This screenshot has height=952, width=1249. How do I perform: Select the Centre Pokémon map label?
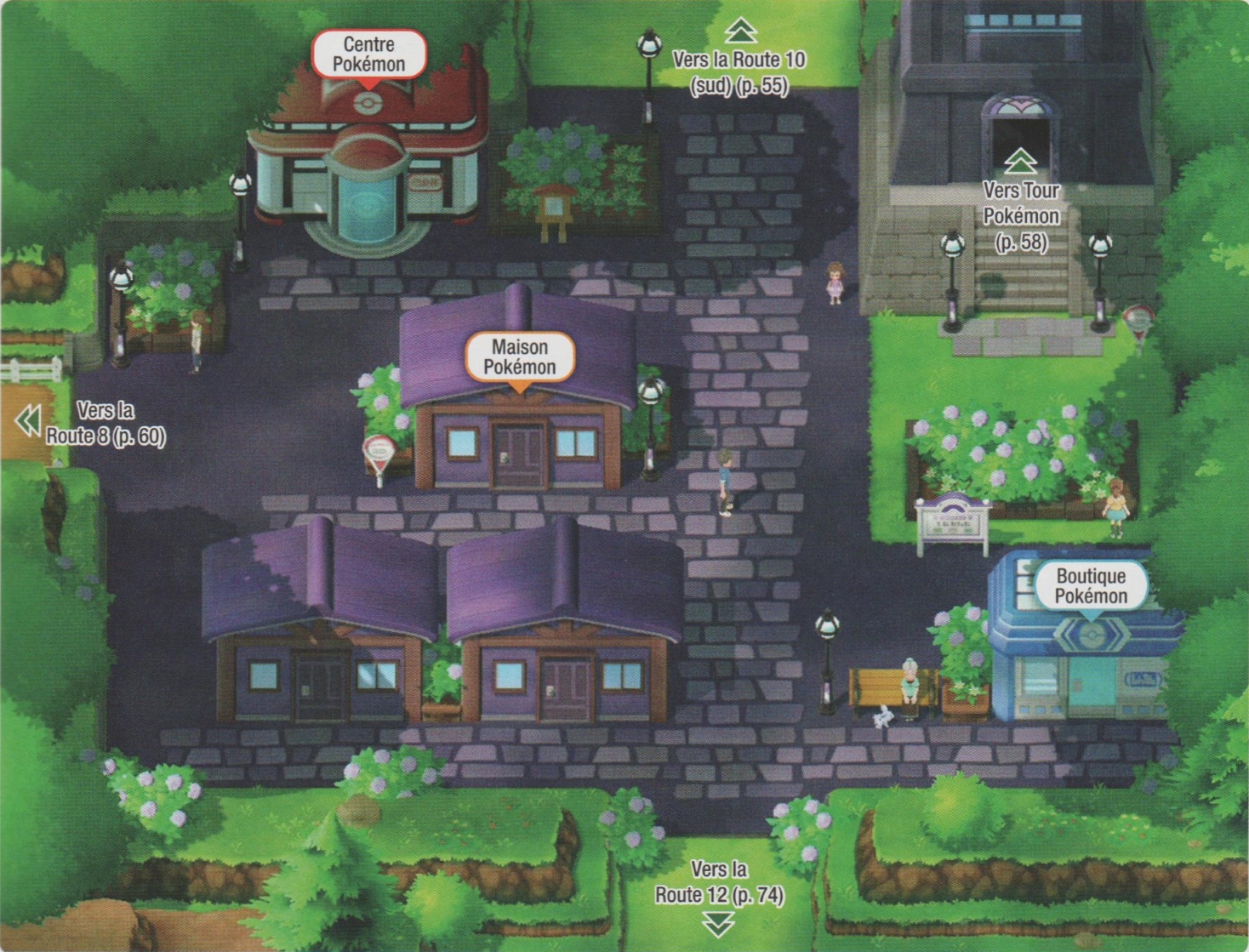(368, 54)
